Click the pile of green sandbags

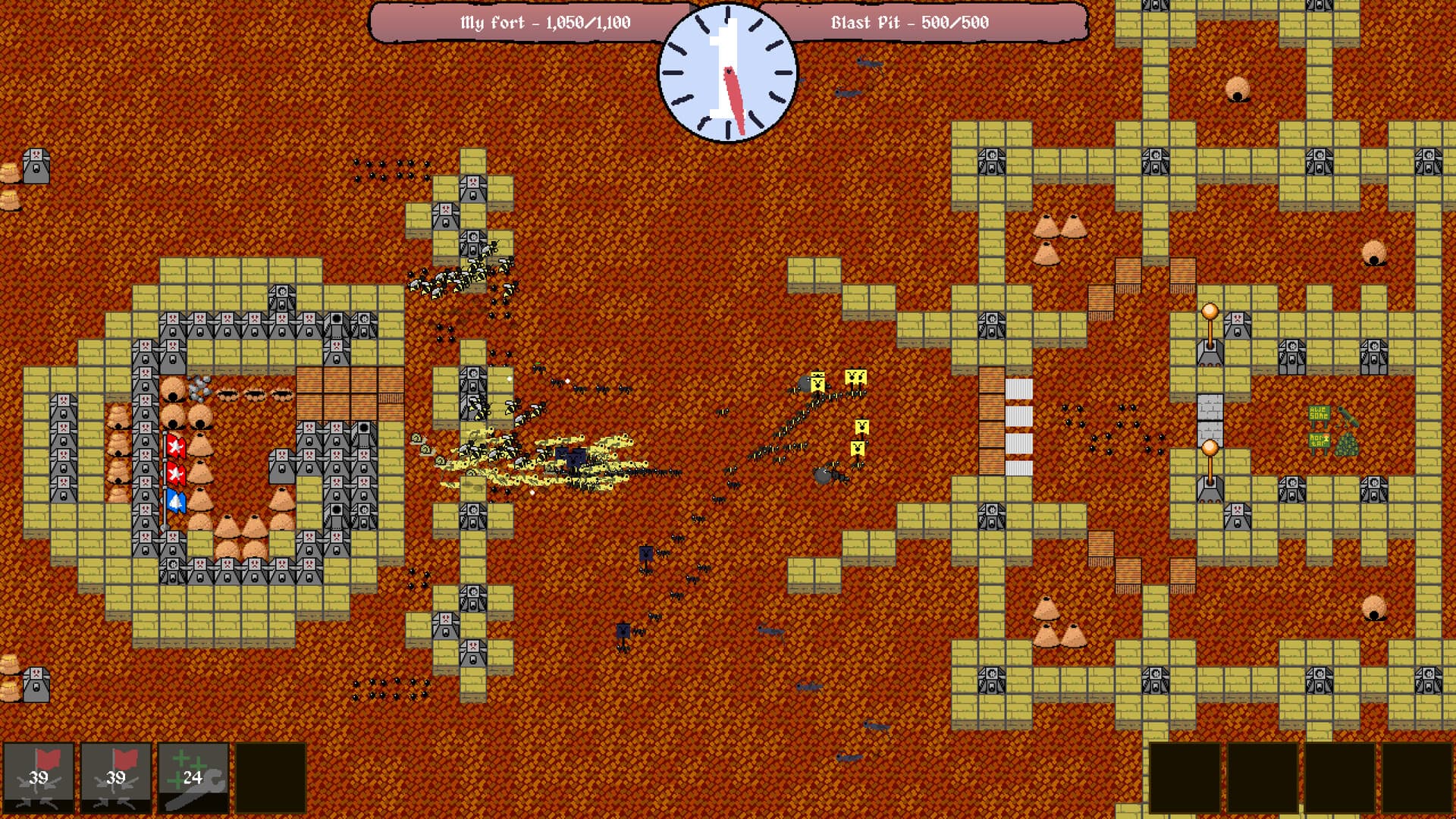(x=1347, y=444)
